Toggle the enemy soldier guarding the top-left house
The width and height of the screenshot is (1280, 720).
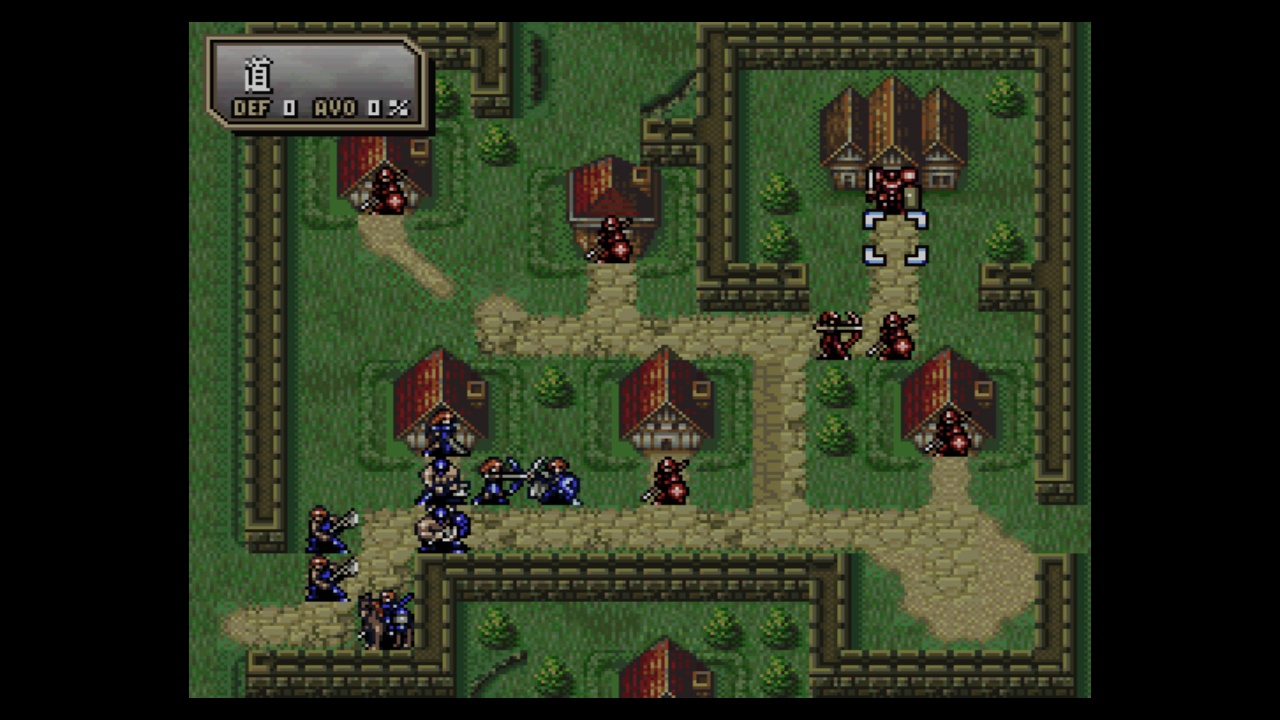tap(390, 192)
